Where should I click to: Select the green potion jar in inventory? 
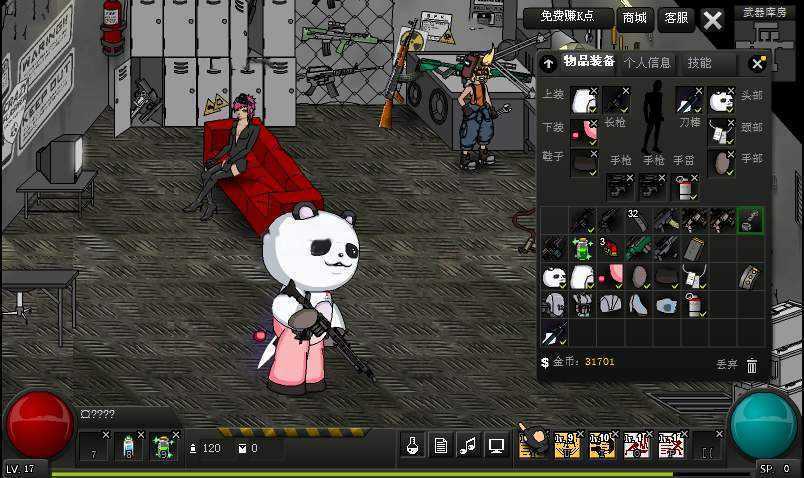[583, 247]
